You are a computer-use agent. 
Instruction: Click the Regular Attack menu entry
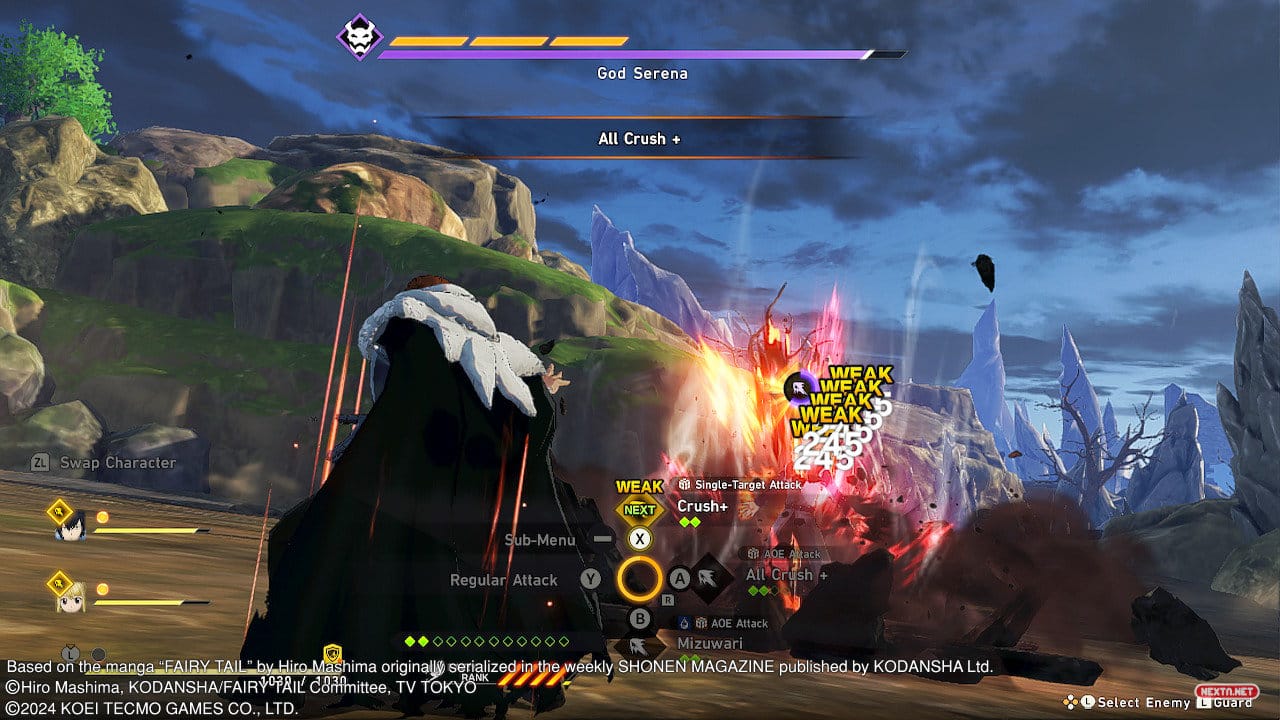point(504,580)
